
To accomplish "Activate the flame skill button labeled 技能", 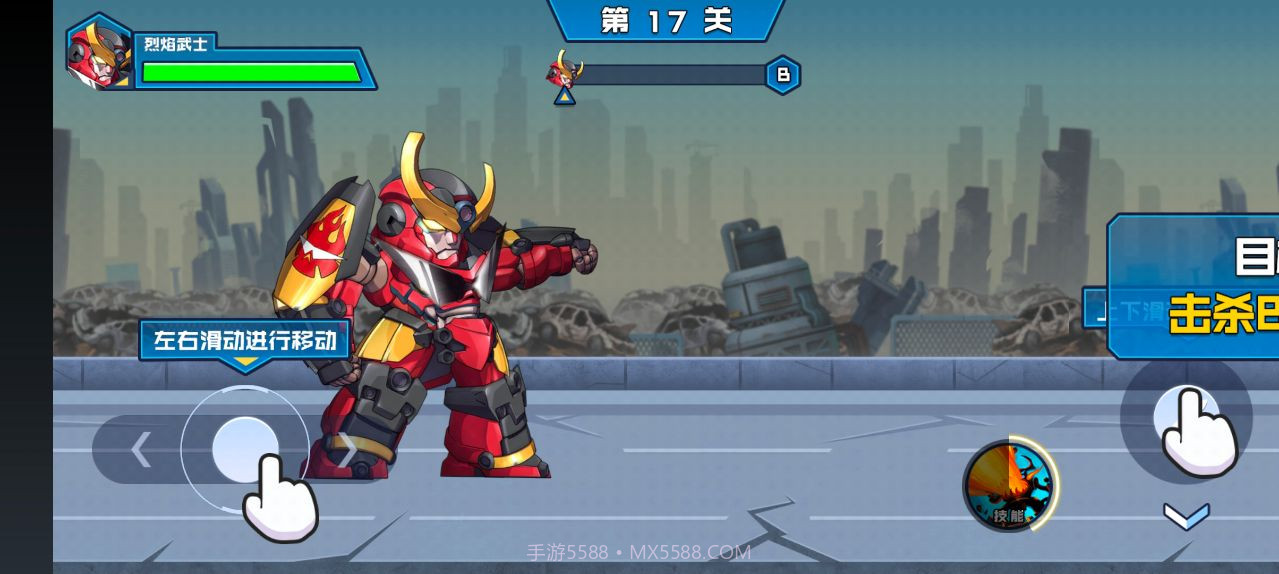I will (1009, 486).
